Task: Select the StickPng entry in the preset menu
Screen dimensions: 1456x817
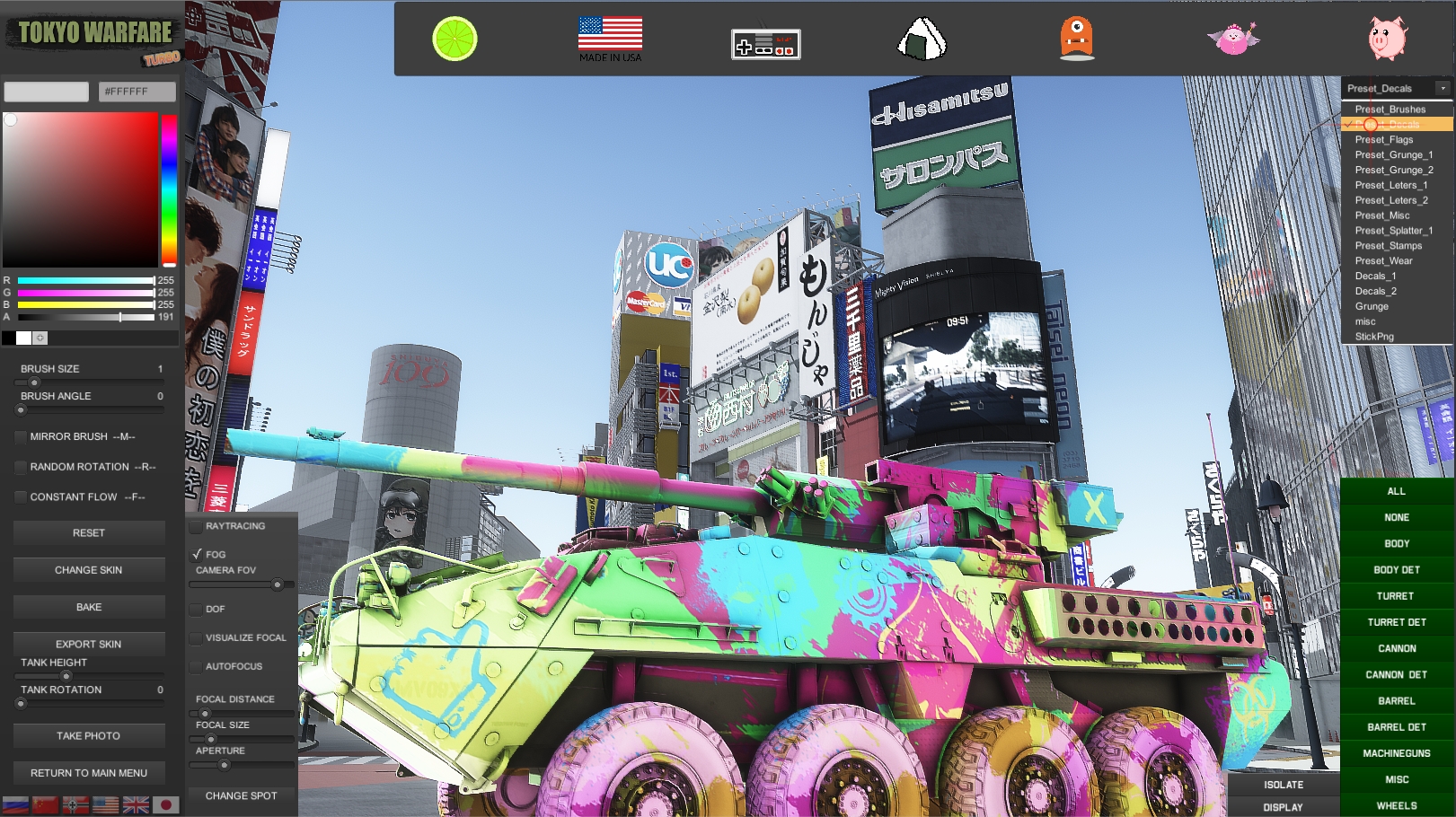Action: (x=1377, y=336)
